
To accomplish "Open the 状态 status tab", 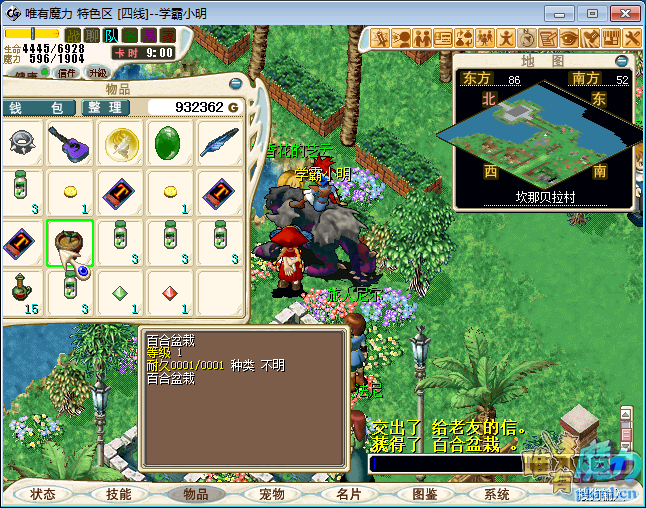I will pos(43,494).
